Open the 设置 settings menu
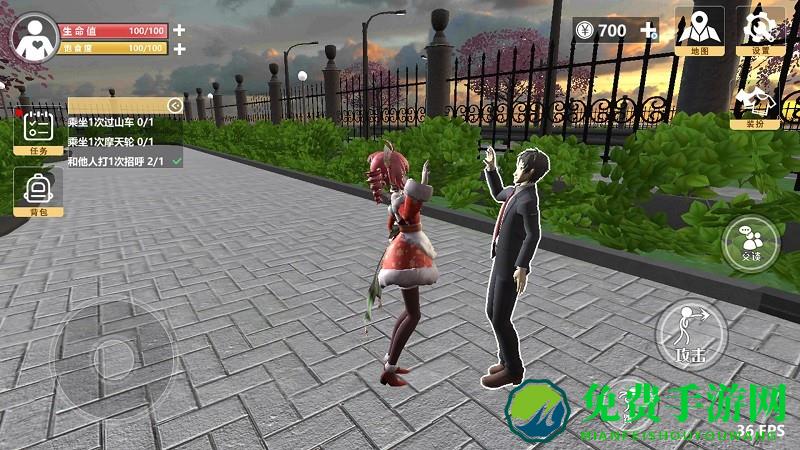The height and width of the screenshot is (450, 800). tap(761, 31)
